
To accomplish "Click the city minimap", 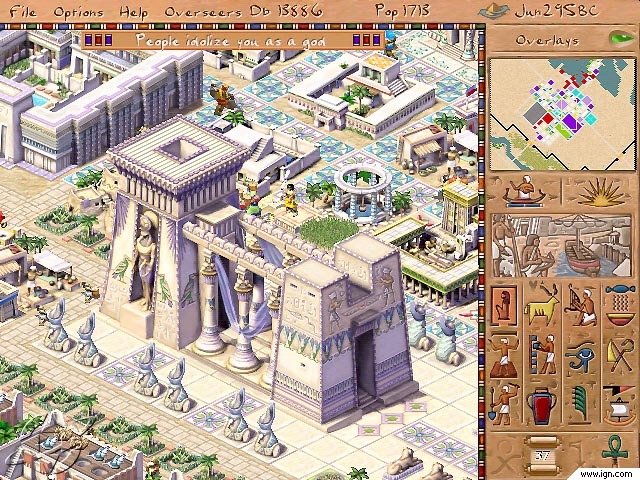I will [x=562, y=110].
